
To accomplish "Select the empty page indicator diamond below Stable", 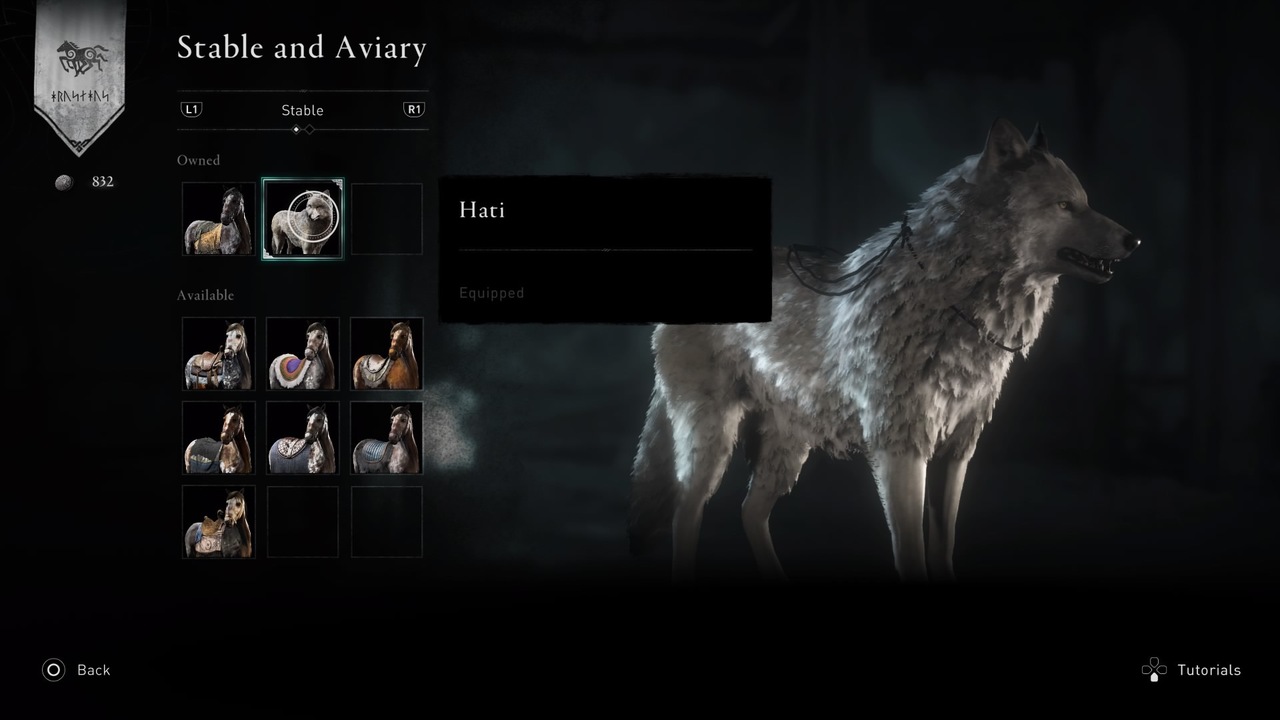I will click(x=308, y=130).
